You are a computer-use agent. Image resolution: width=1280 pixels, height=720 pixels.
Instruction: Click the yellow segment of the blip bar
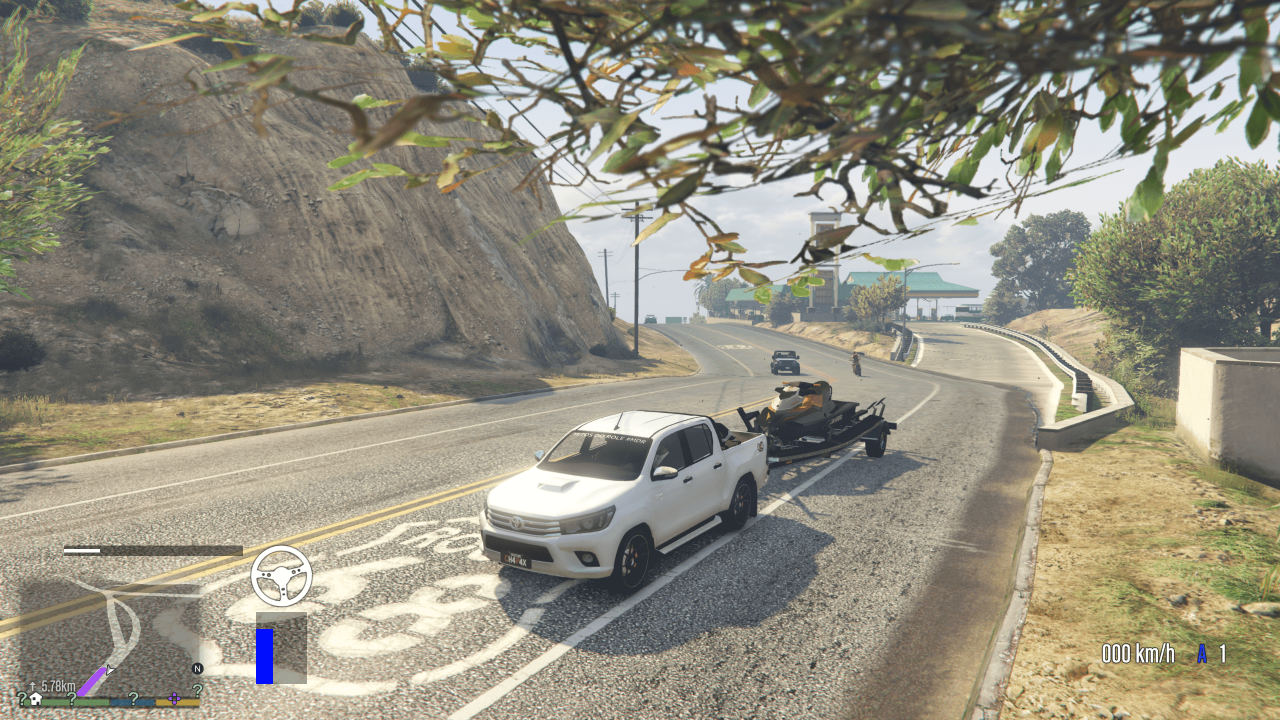coord(175,702)
